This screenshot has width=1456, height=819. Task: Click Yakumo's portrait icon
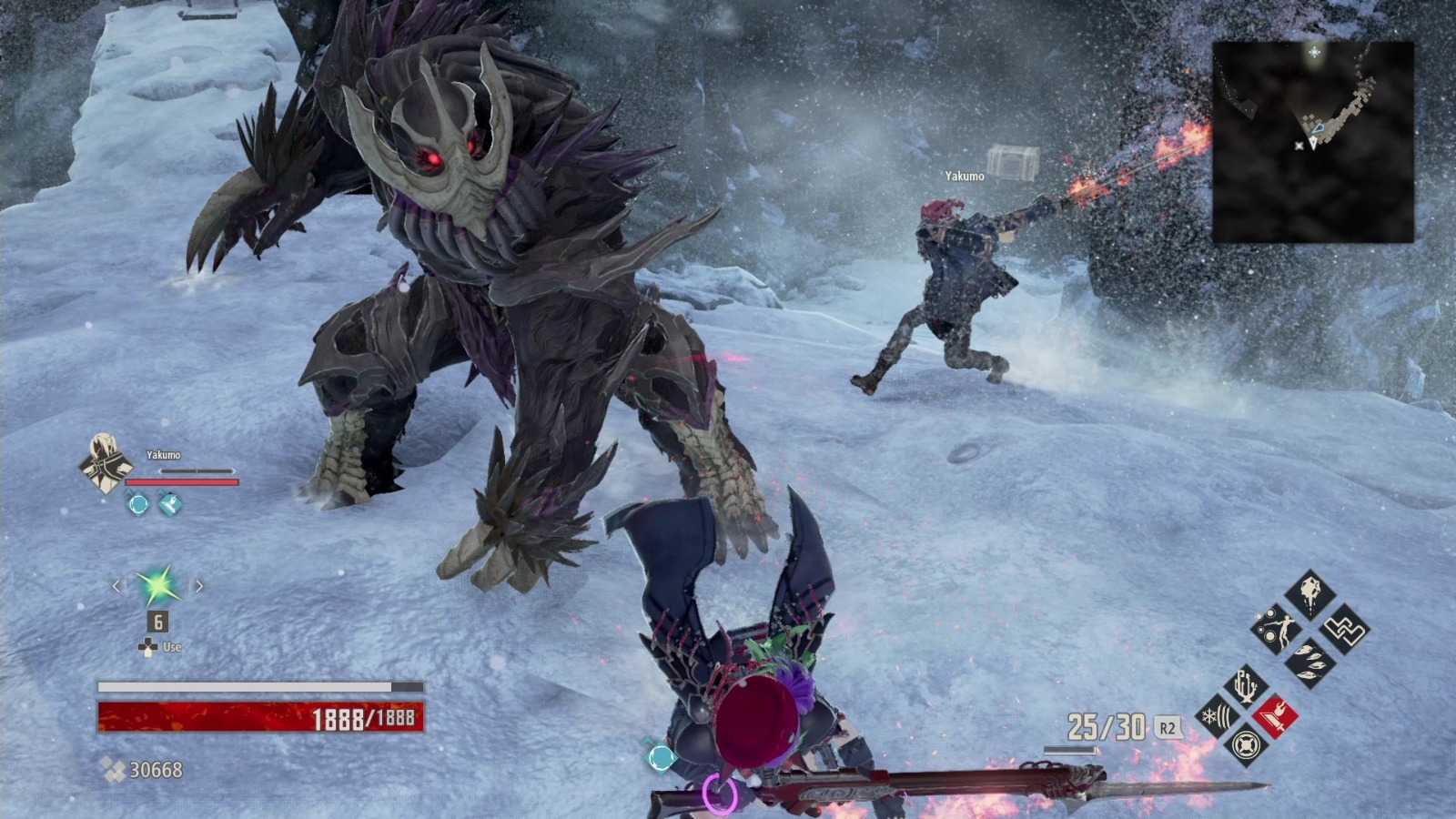[x=105, y=463]
